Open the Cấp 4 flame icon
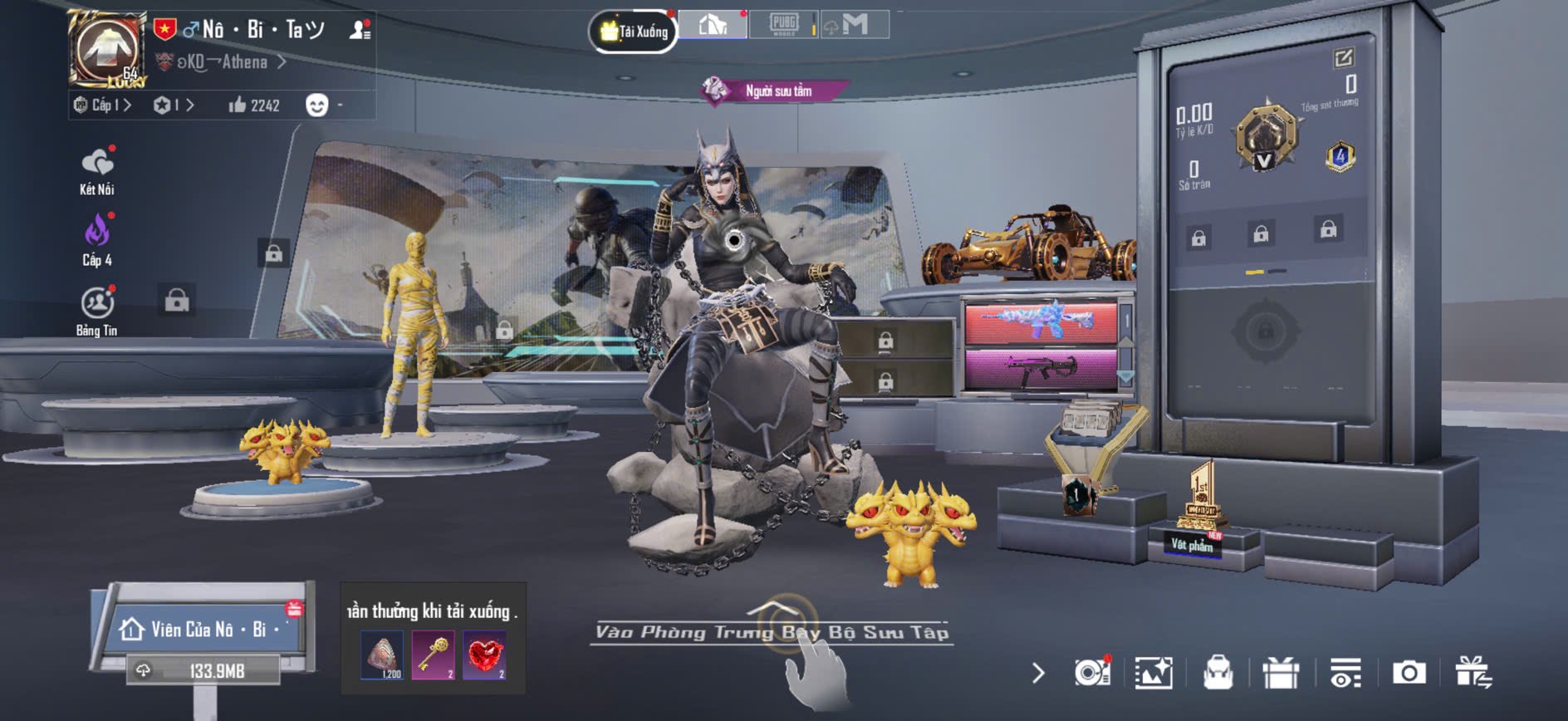The width and height of the screenshot is (1568, 721). pos(97,240)
